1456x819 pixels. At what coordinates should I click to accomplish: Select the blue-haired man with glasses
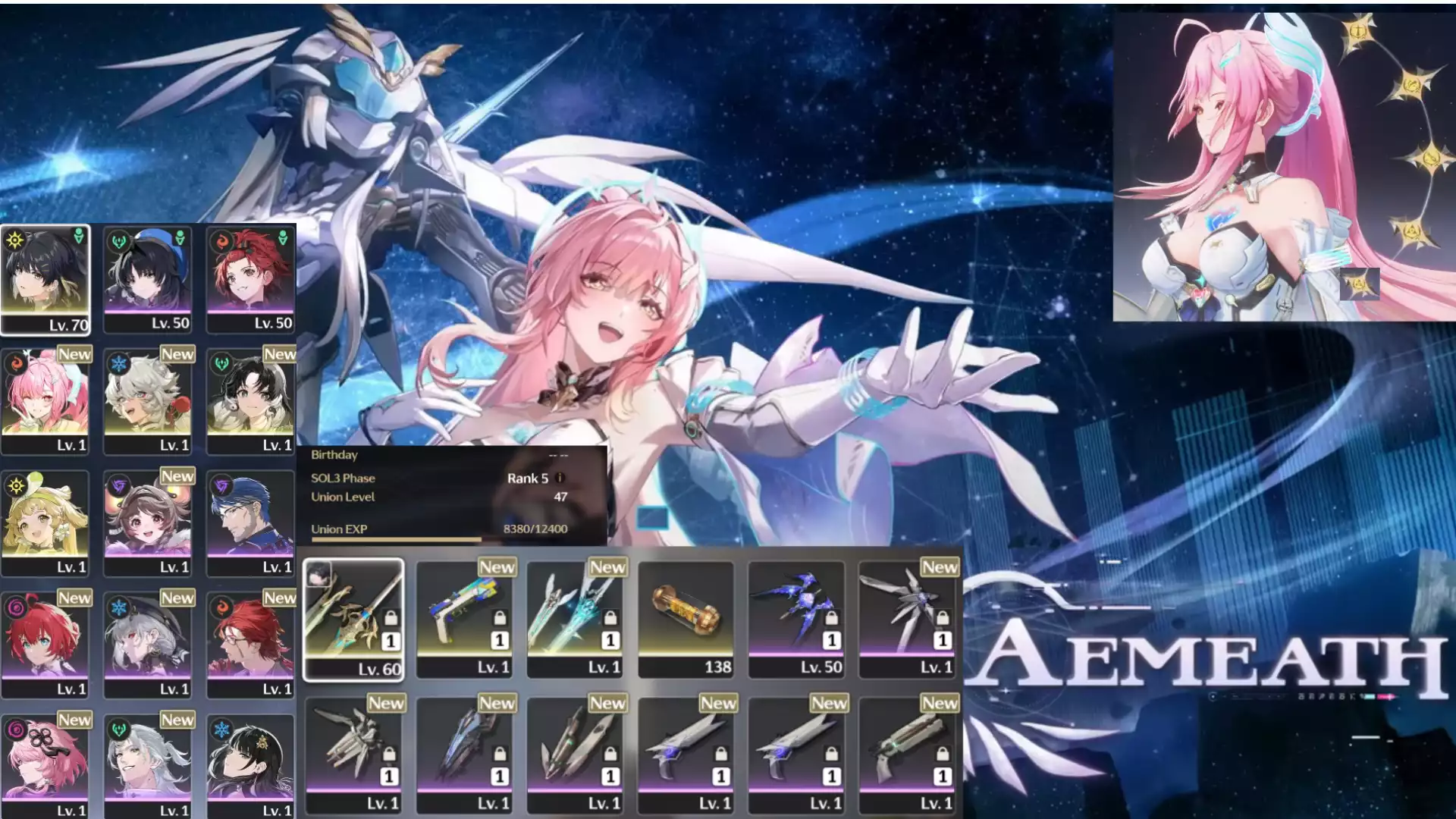pos(250,522)
